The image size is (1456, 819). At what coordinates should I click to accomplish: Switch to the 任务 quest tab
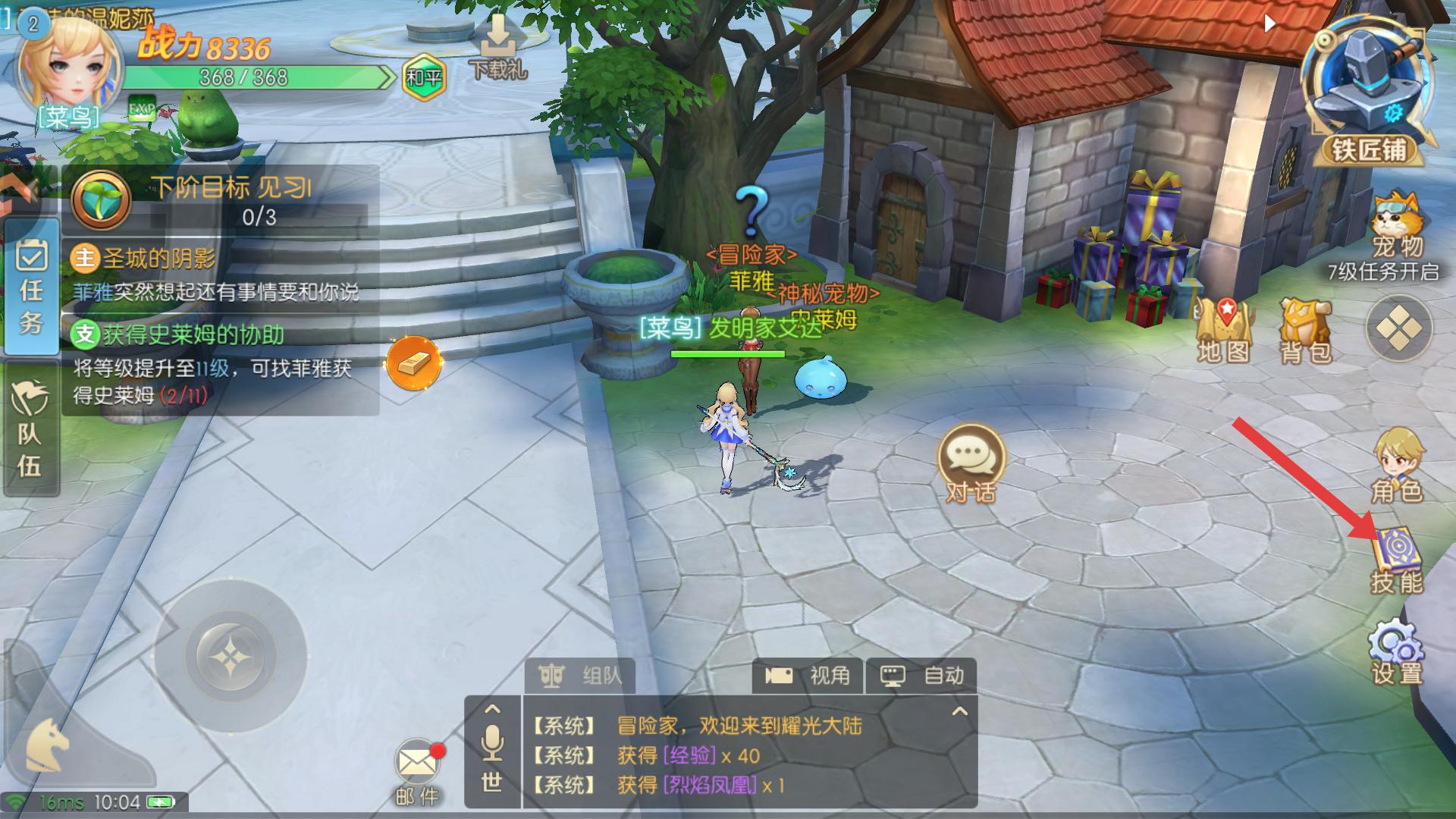tap(31, 287)
